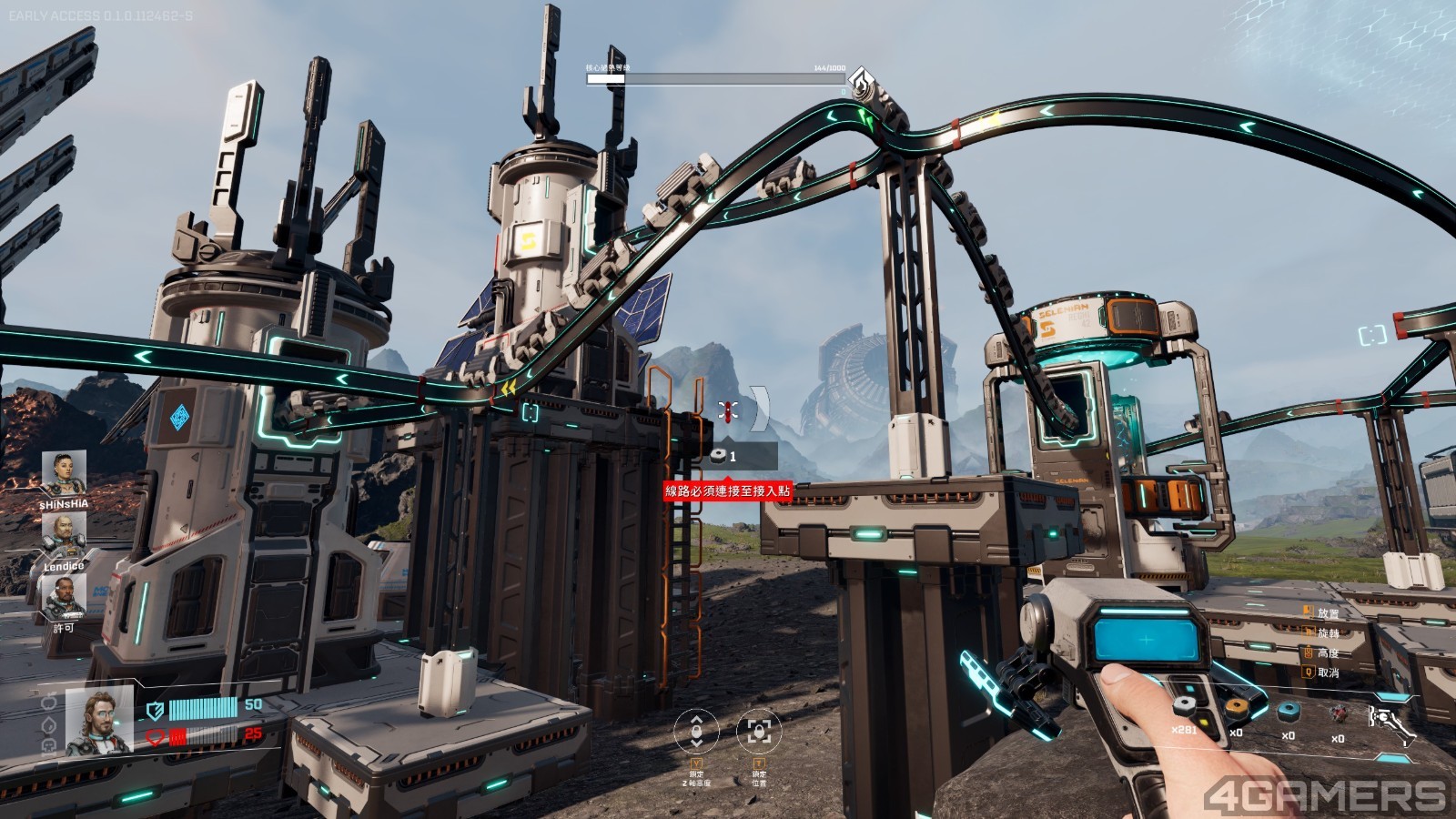Select the grey bolt resource slot x281

(1184, 708)
